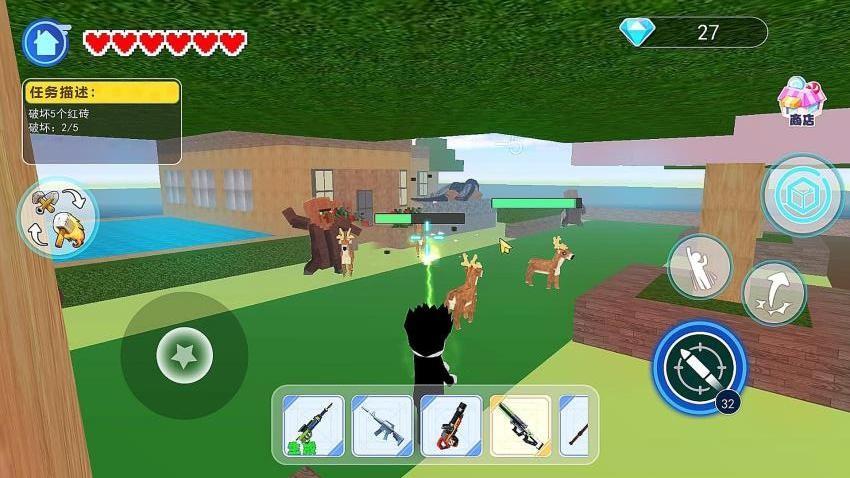Tap the star movement joystick
Image resolution: width=850 pixels, height=478 pixels.
[x=184, y=353]
